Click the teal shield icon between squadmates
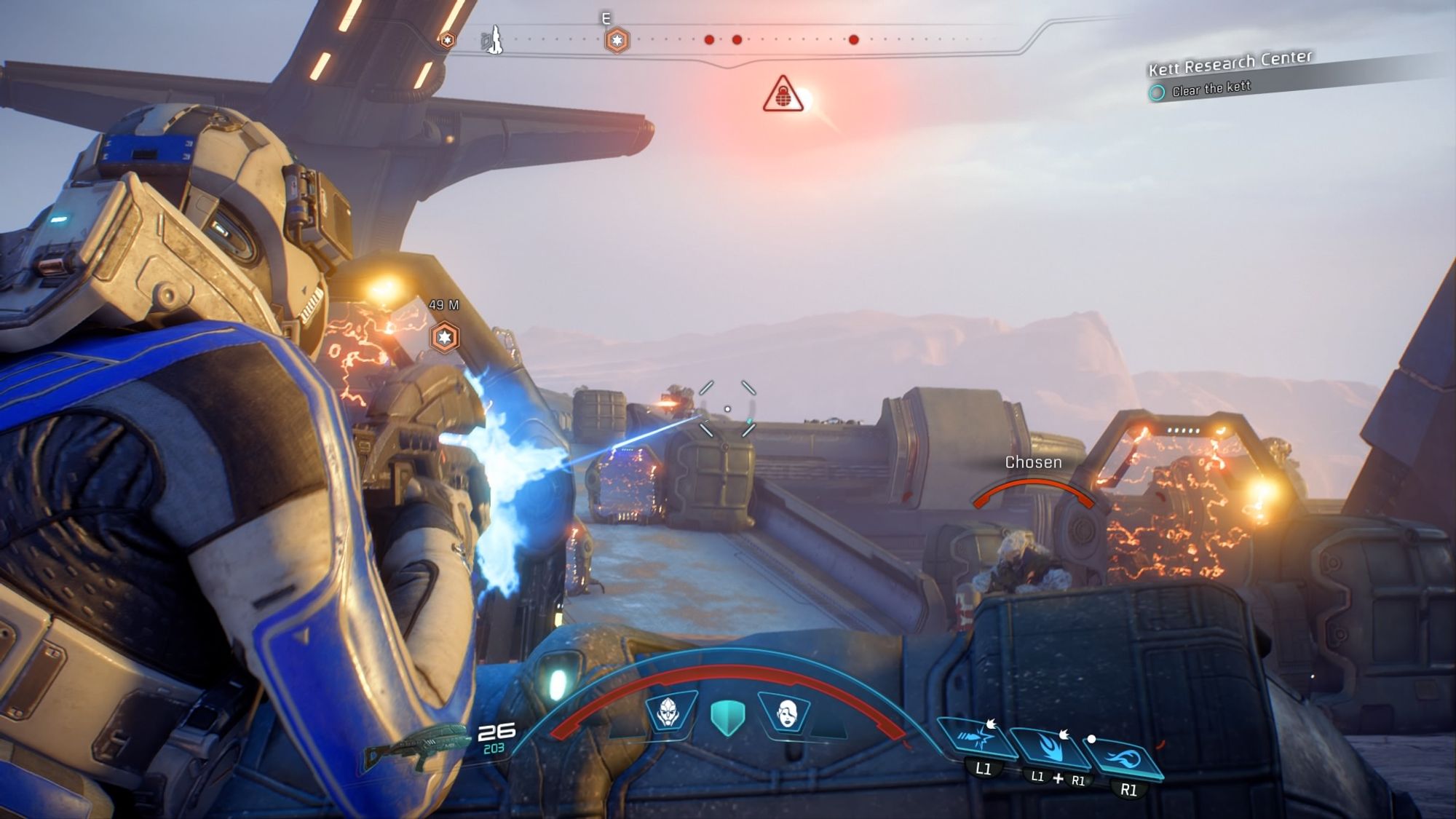This screenshot has height=819, width=1456. [727, 716]
